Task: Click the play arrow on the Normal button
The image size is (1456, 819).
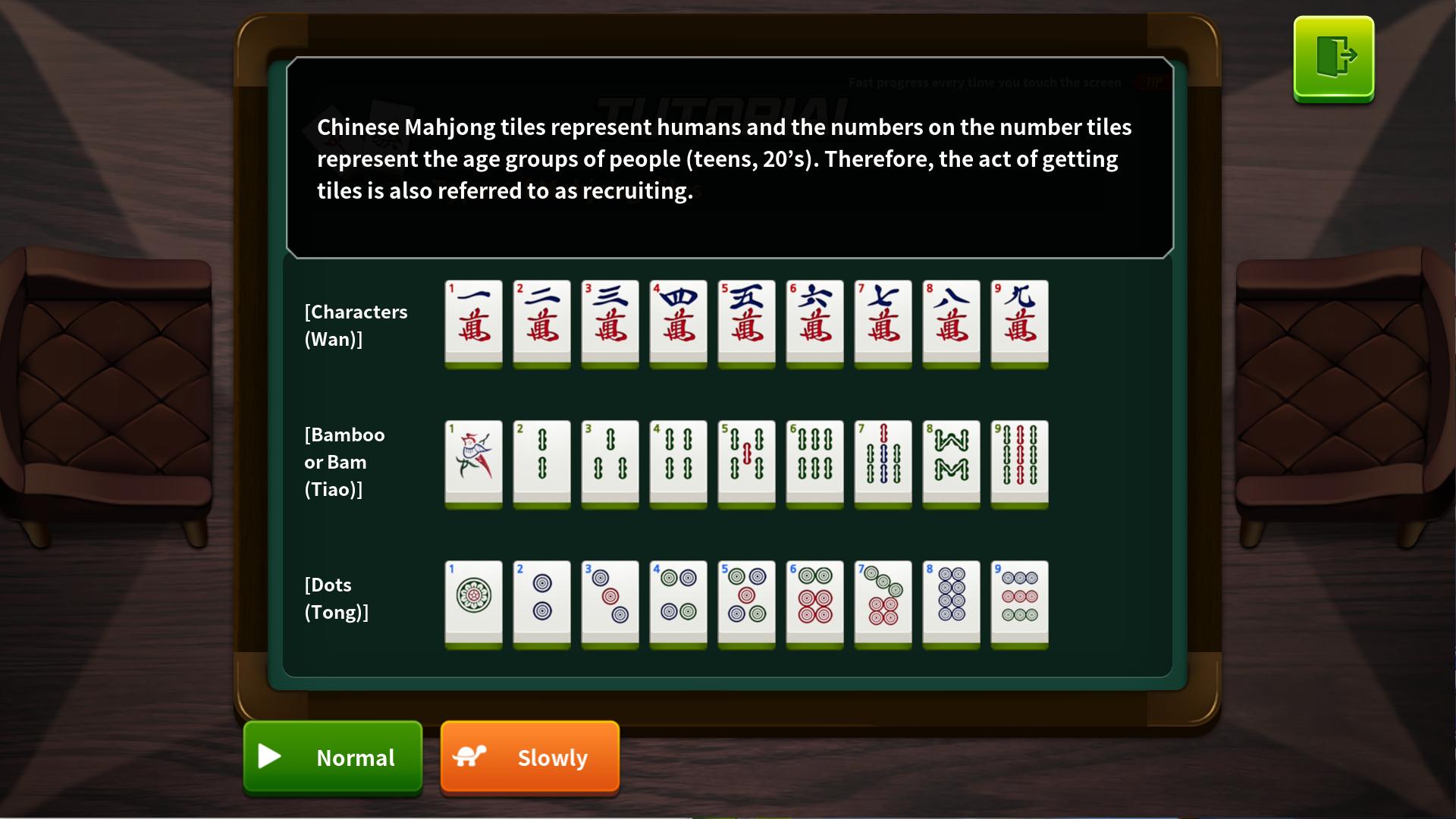Action: 270,757
